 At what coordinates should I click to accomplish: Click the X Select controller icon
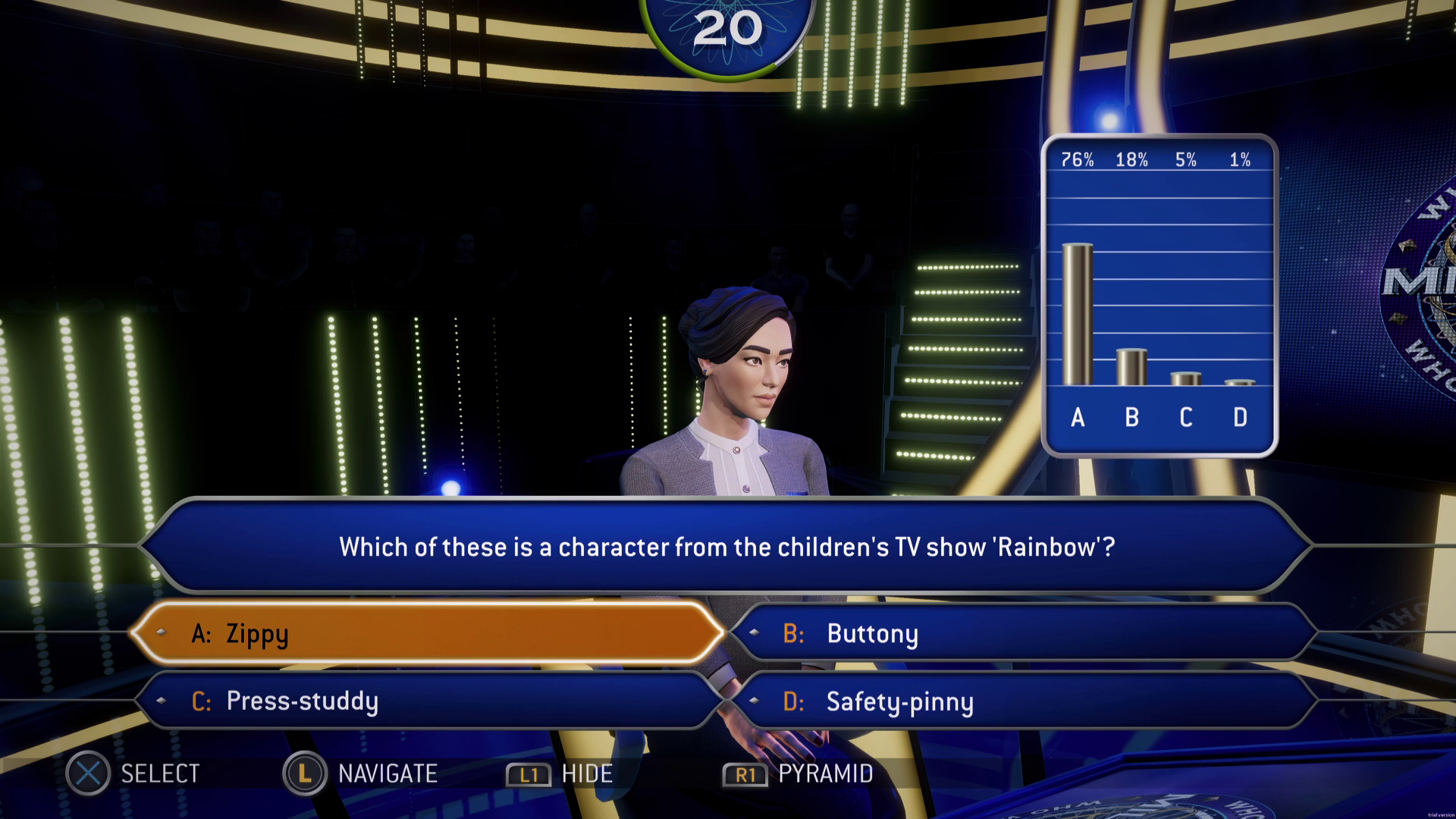(x=86, y=773)
